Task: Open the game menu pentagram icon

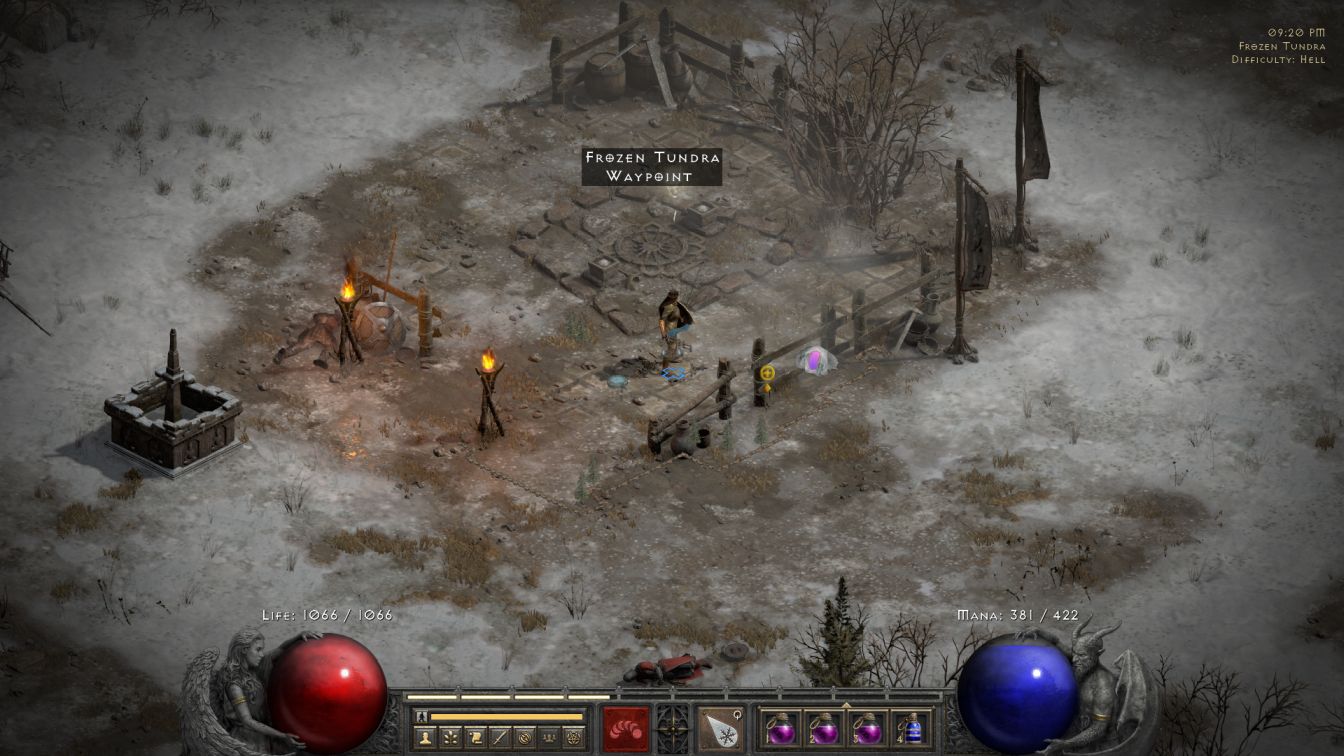Action: (x=573, y=738)
